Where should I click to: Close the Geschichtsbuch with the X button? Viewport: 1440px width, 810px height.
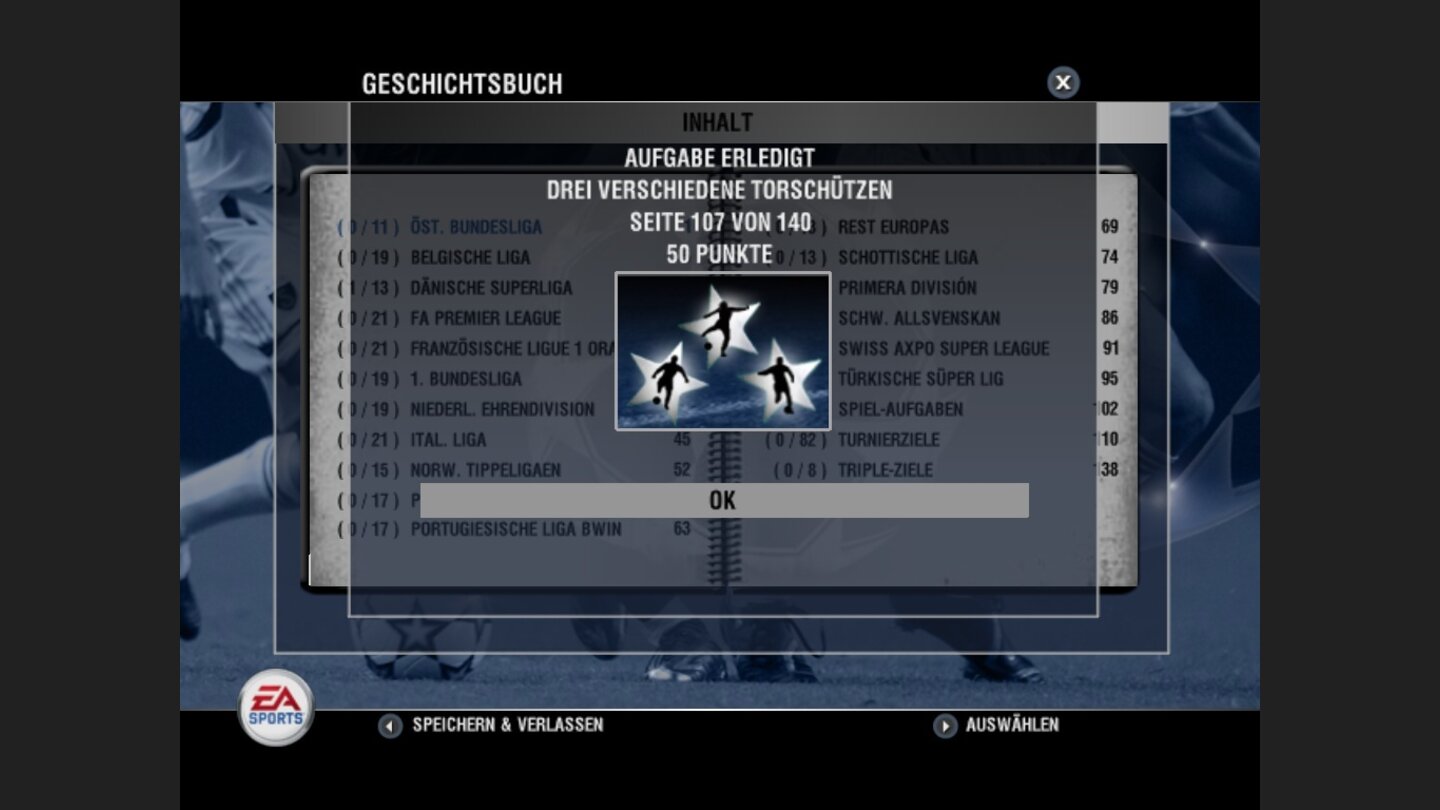1062,83
